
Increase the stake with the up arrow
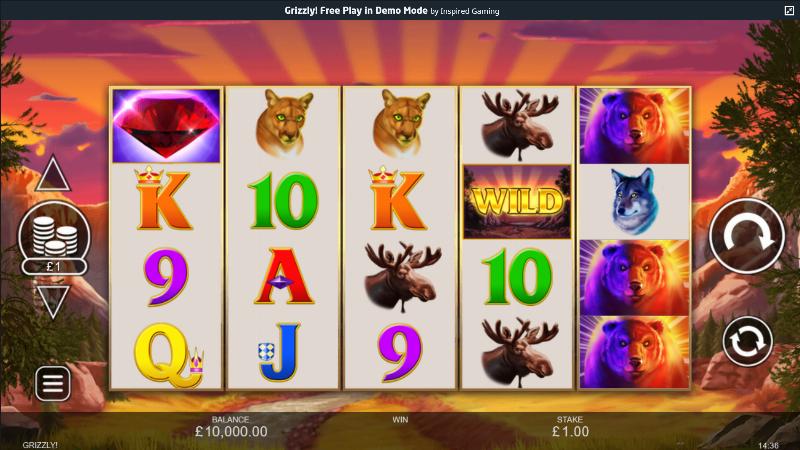click(x=52, y=176)
